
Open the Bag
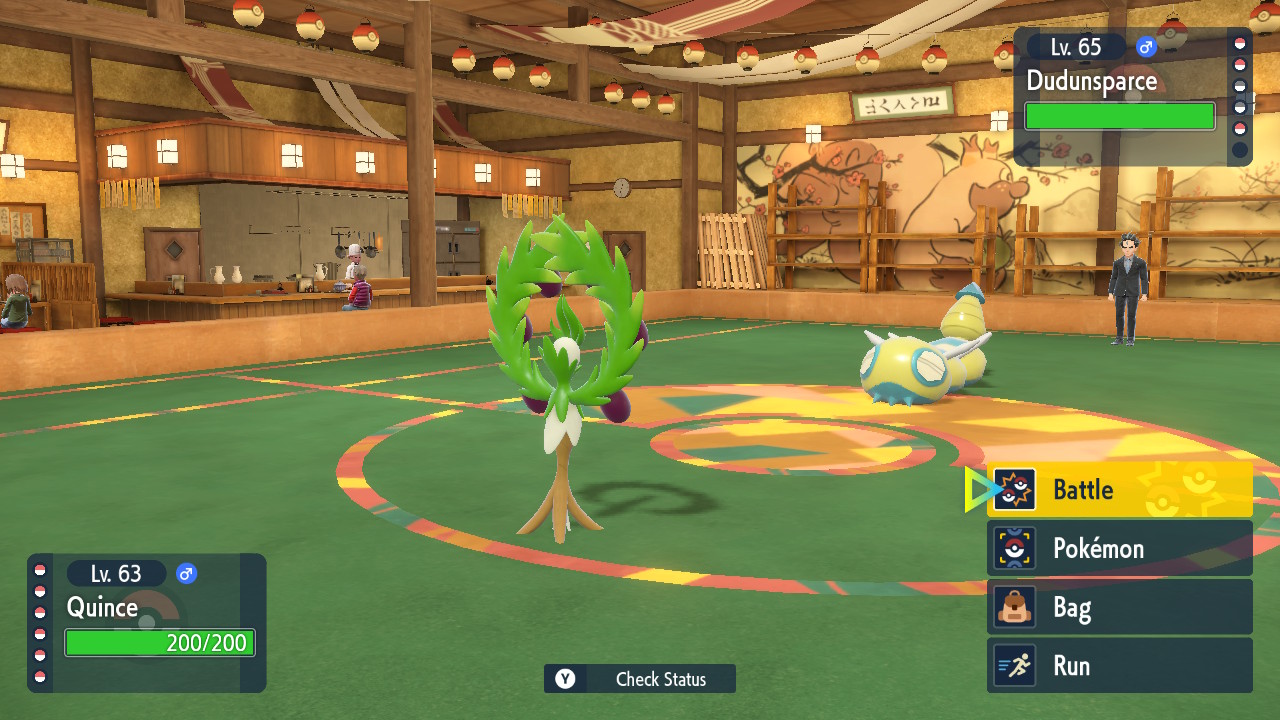(1119, 607)
